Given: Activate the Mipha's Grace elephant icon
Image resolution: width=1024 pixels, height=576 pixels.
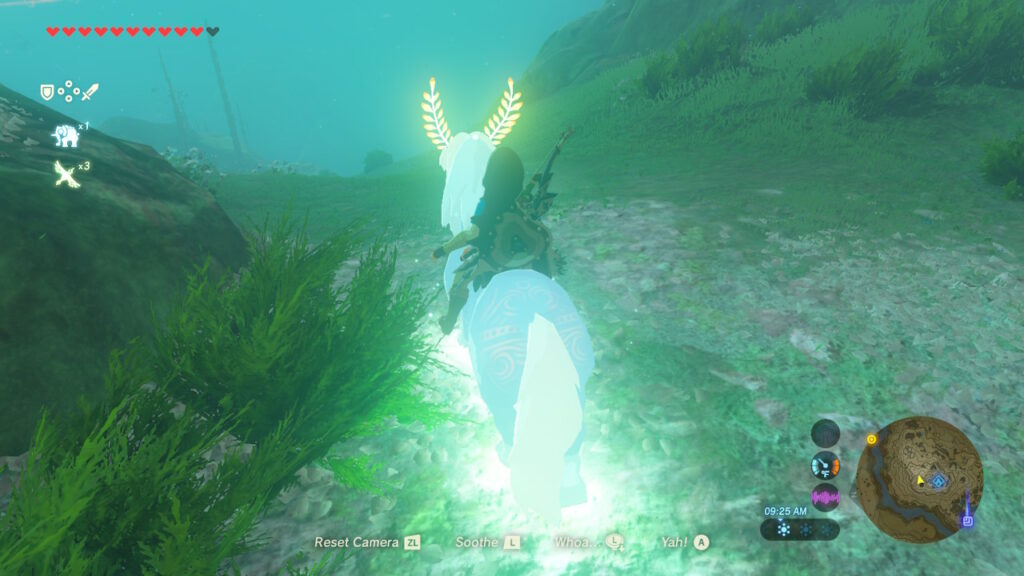Looking at the screenshot, I should pos(66,135).
